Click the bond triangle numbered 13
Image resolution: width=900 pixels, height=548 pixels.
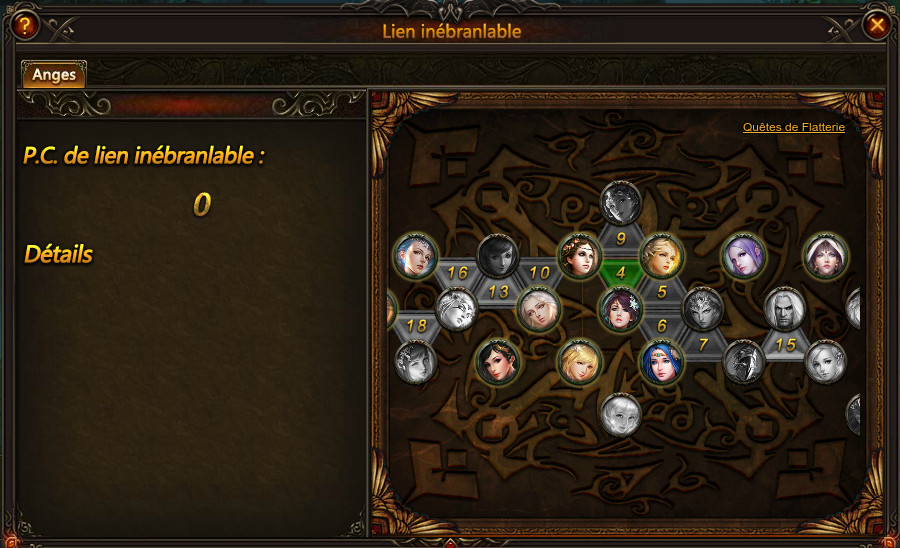498,291
